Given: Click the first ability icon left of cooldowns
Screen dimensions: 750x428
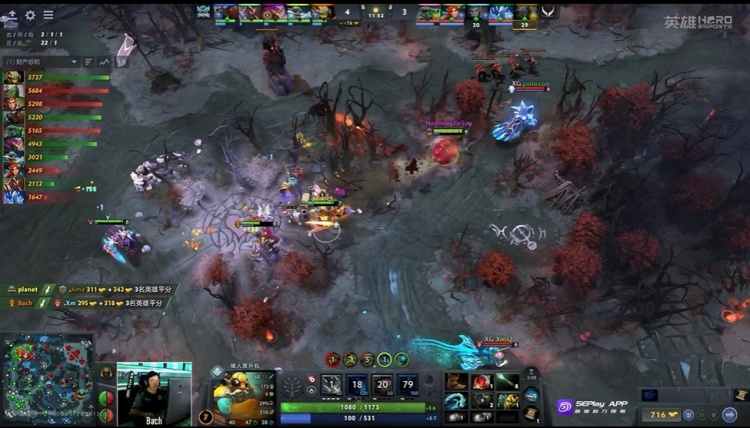Looking at the screenshot, I should coord(331,385).
